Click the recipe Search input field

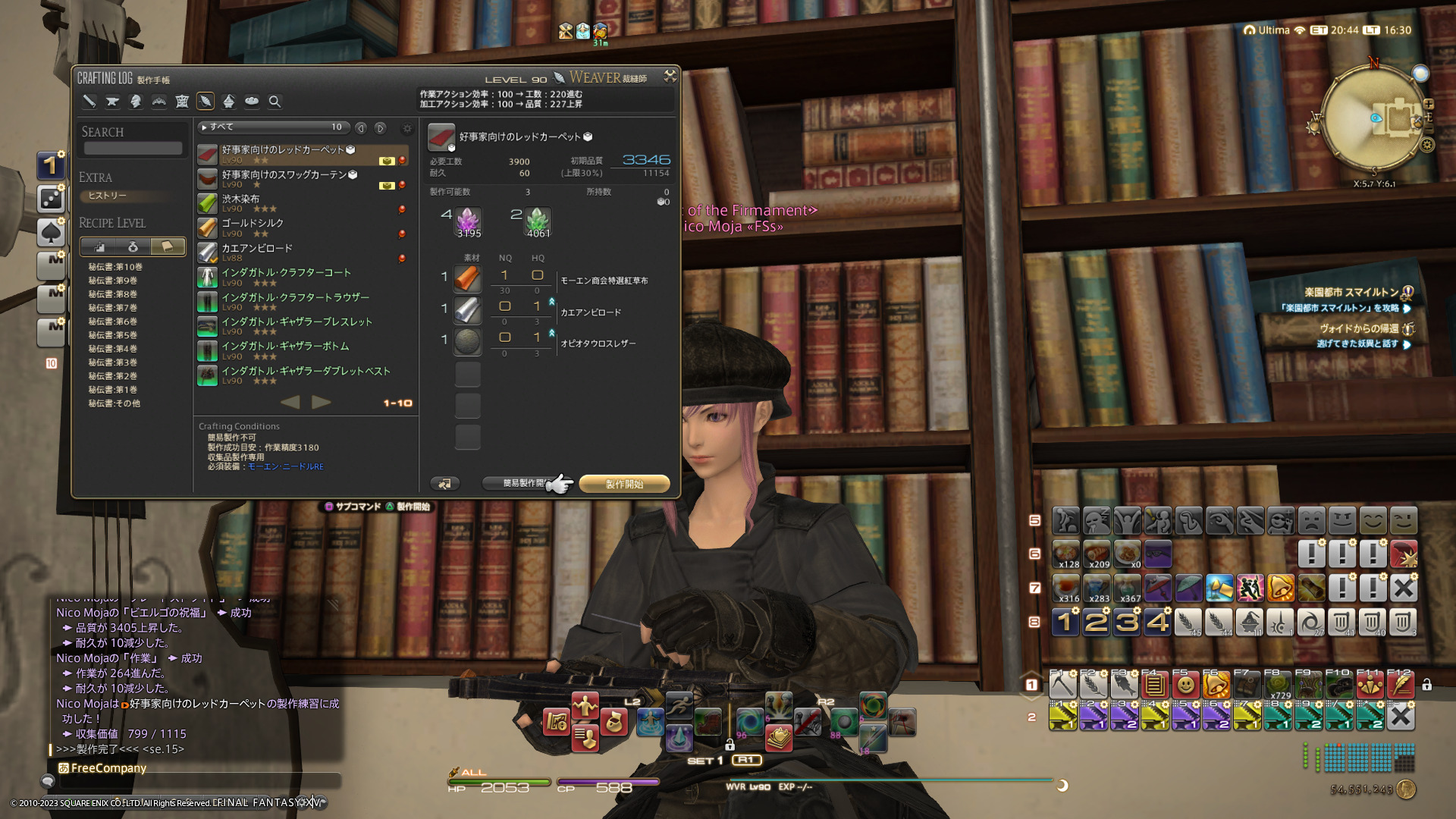133,149
